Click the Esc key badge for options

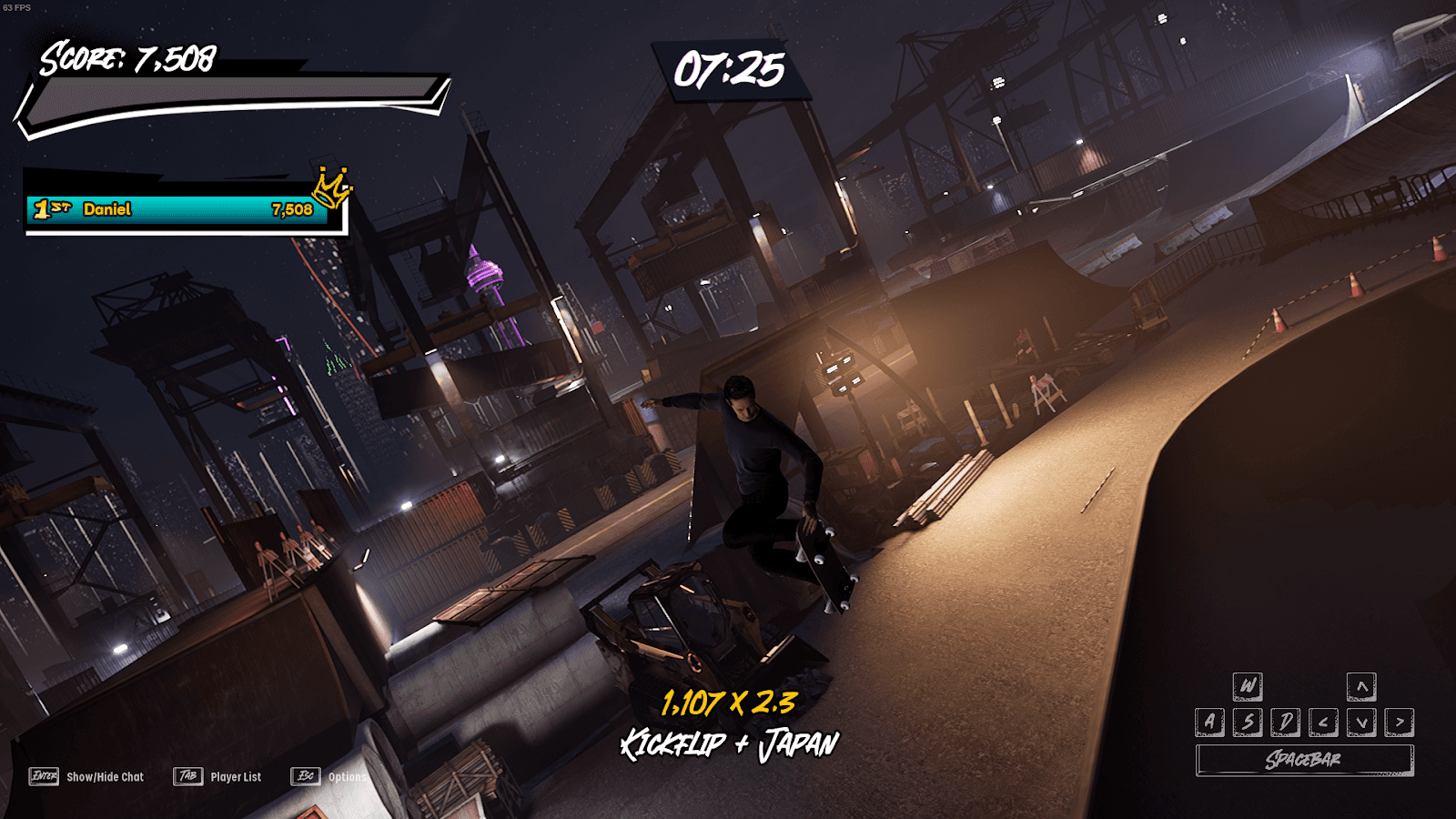[305, 776]
